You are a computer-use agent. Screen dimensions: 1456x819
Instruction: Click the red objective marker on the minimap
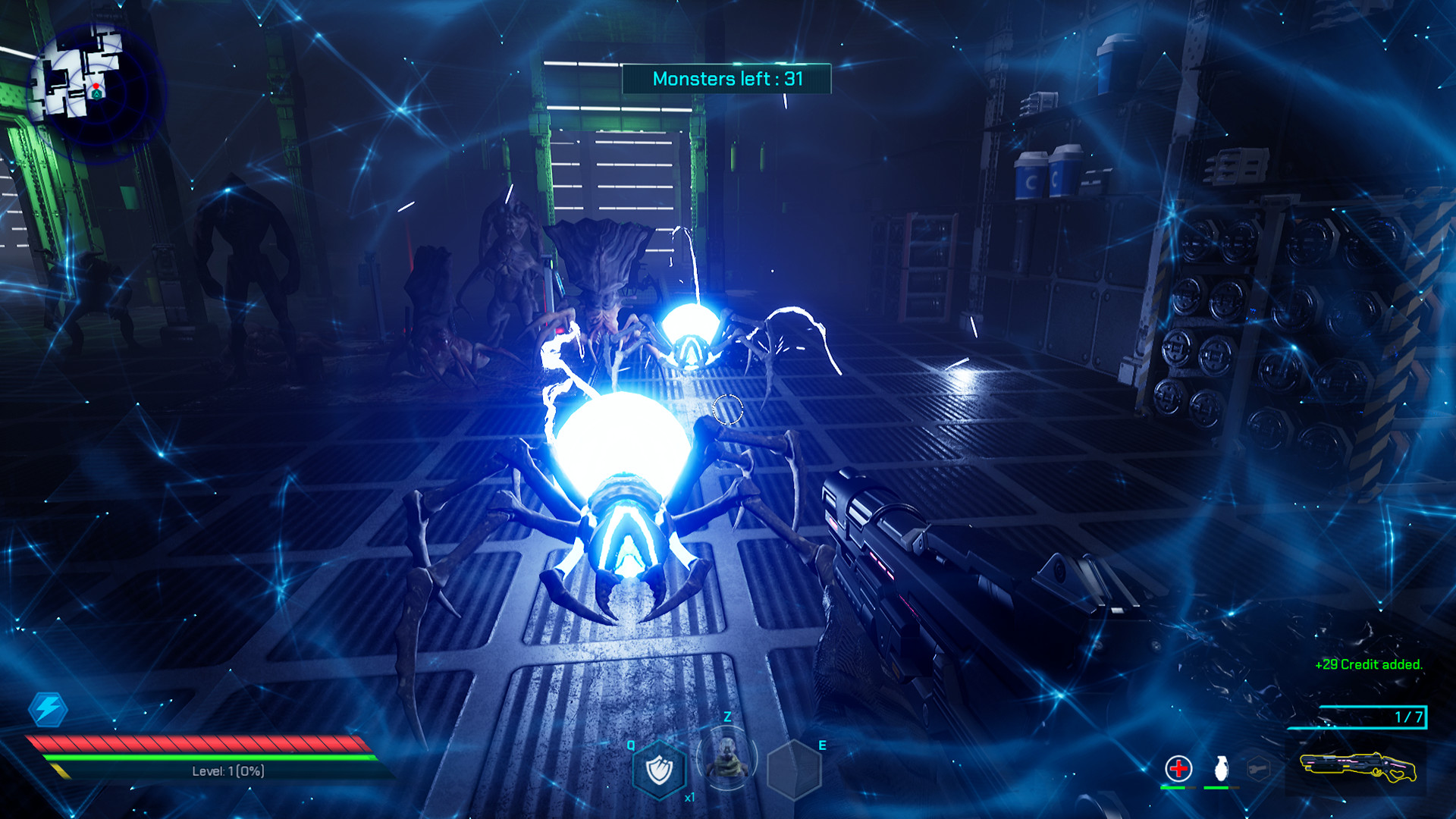pyautogui.click(x=96, y=86)
